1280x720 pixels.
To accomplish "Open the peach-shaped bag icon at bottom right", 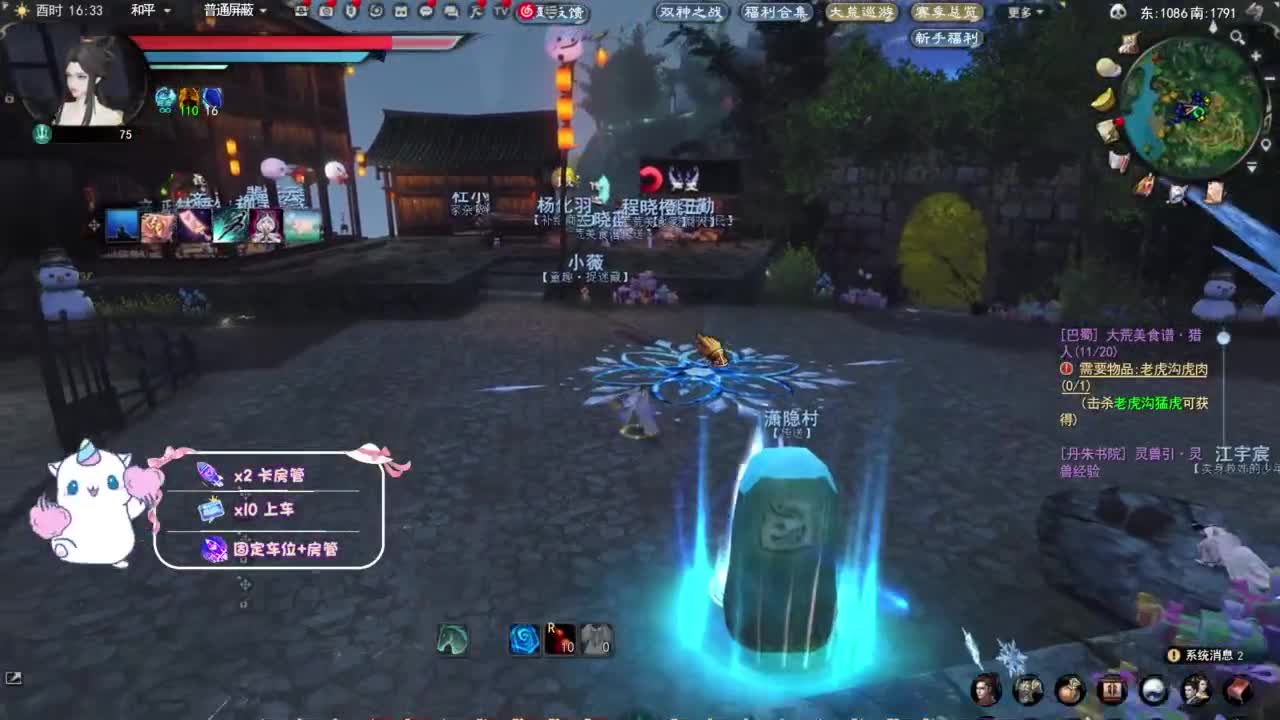I will tap(1070, 691).
